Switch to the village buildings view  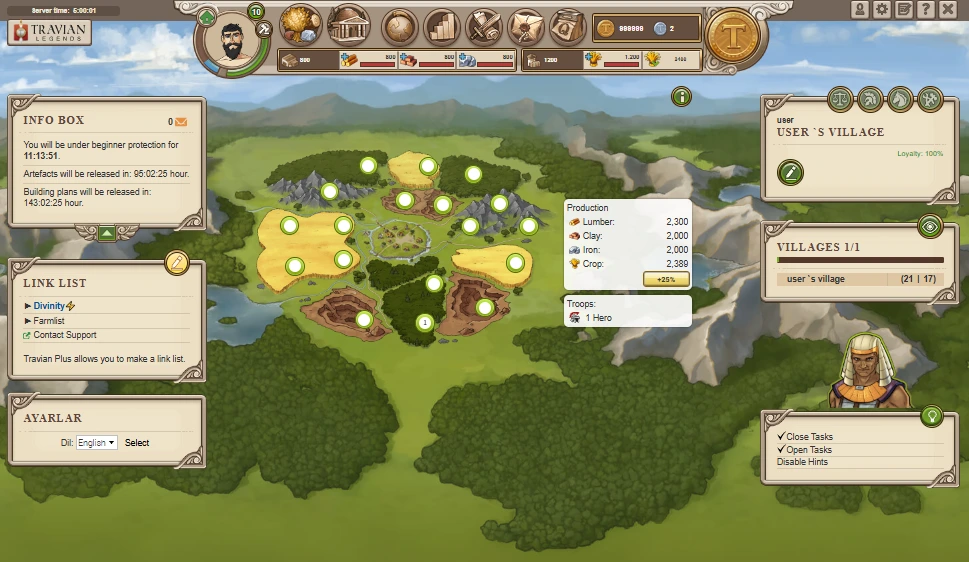pos(348,23)
